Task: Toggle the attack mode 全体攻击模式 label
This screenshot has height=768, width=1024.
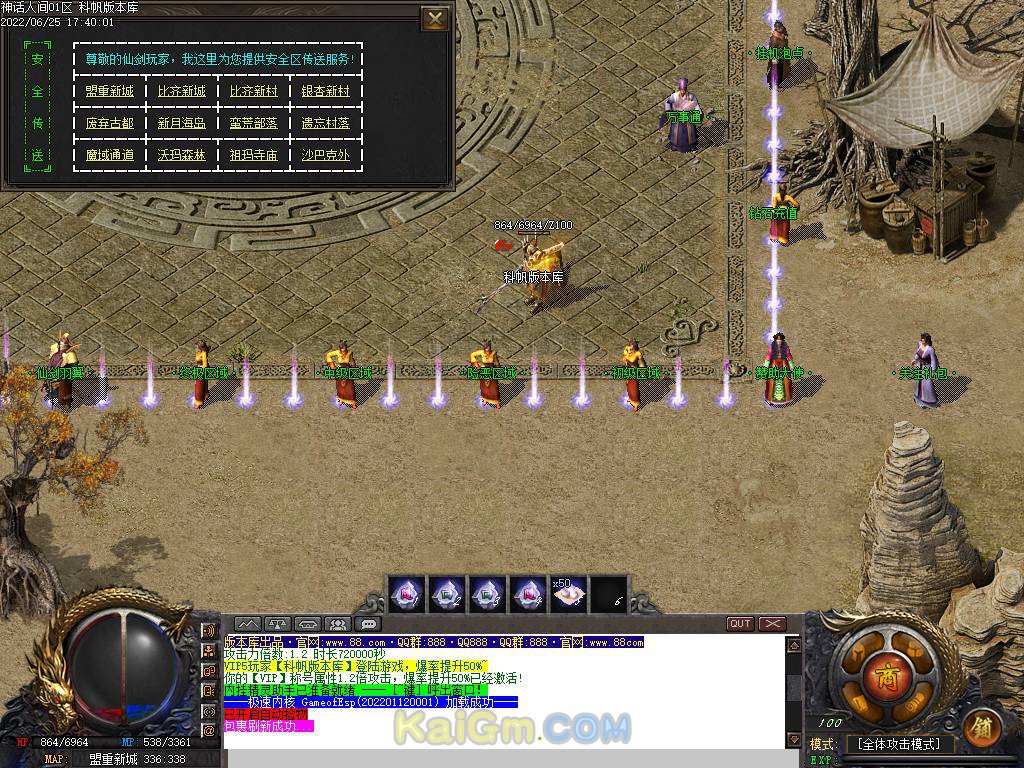Action: [899, 744]
